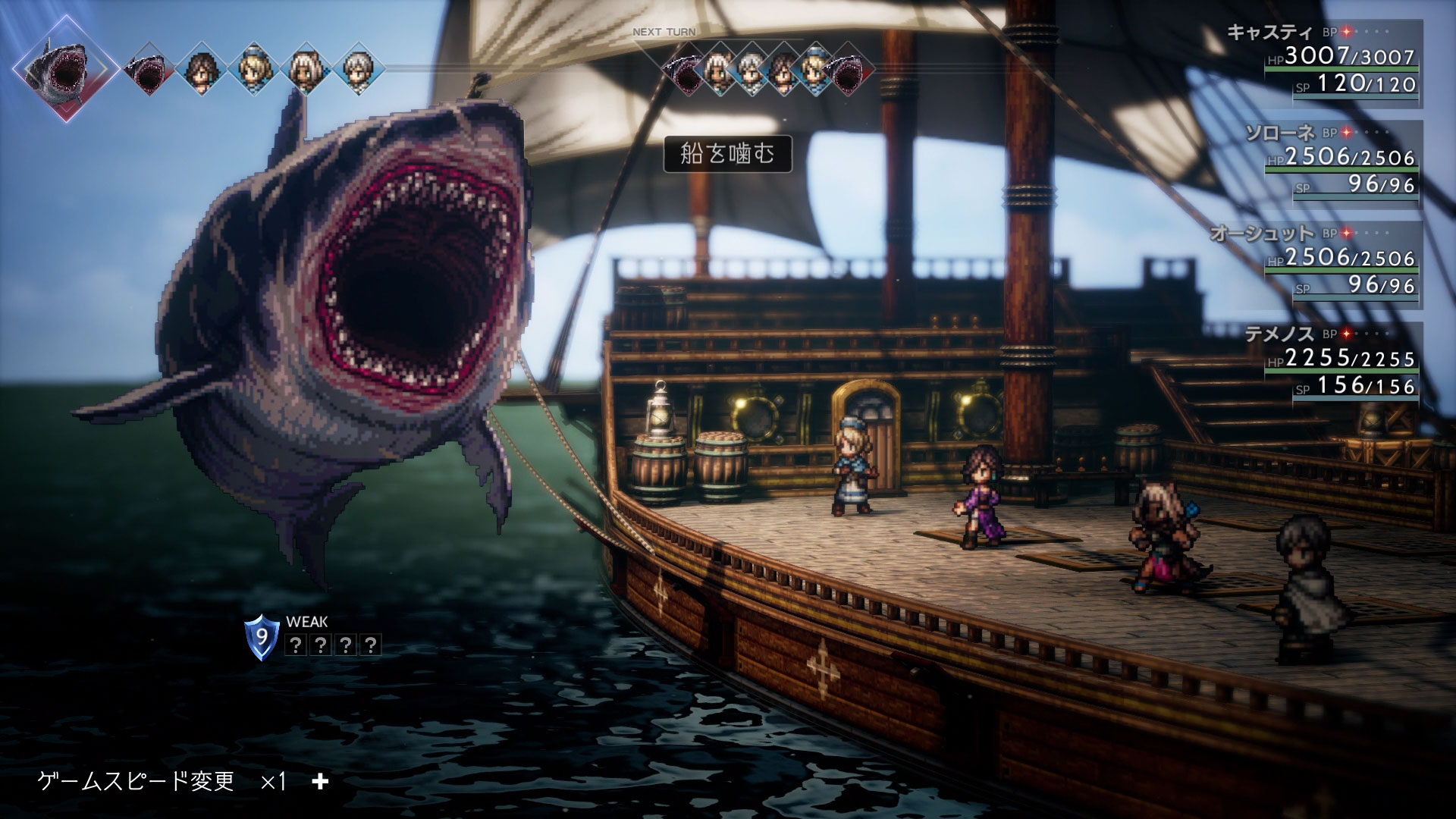Select Throné's portrait in the current turn order
This screenshot has height=819, width=1456.
201,69
